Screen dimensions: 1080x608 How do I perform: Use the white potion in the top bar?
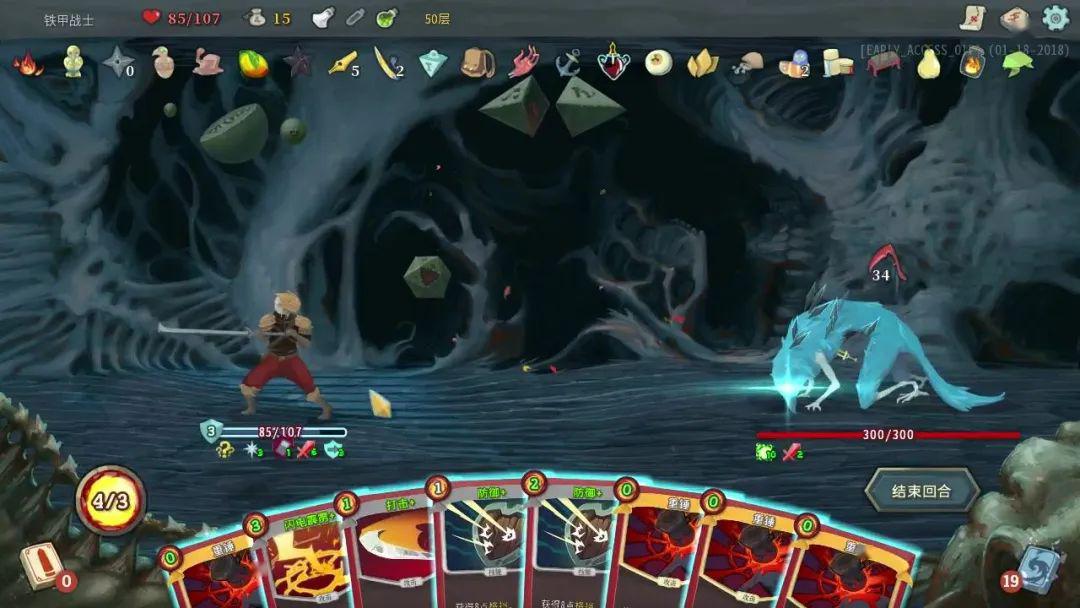tap(323, 18)
